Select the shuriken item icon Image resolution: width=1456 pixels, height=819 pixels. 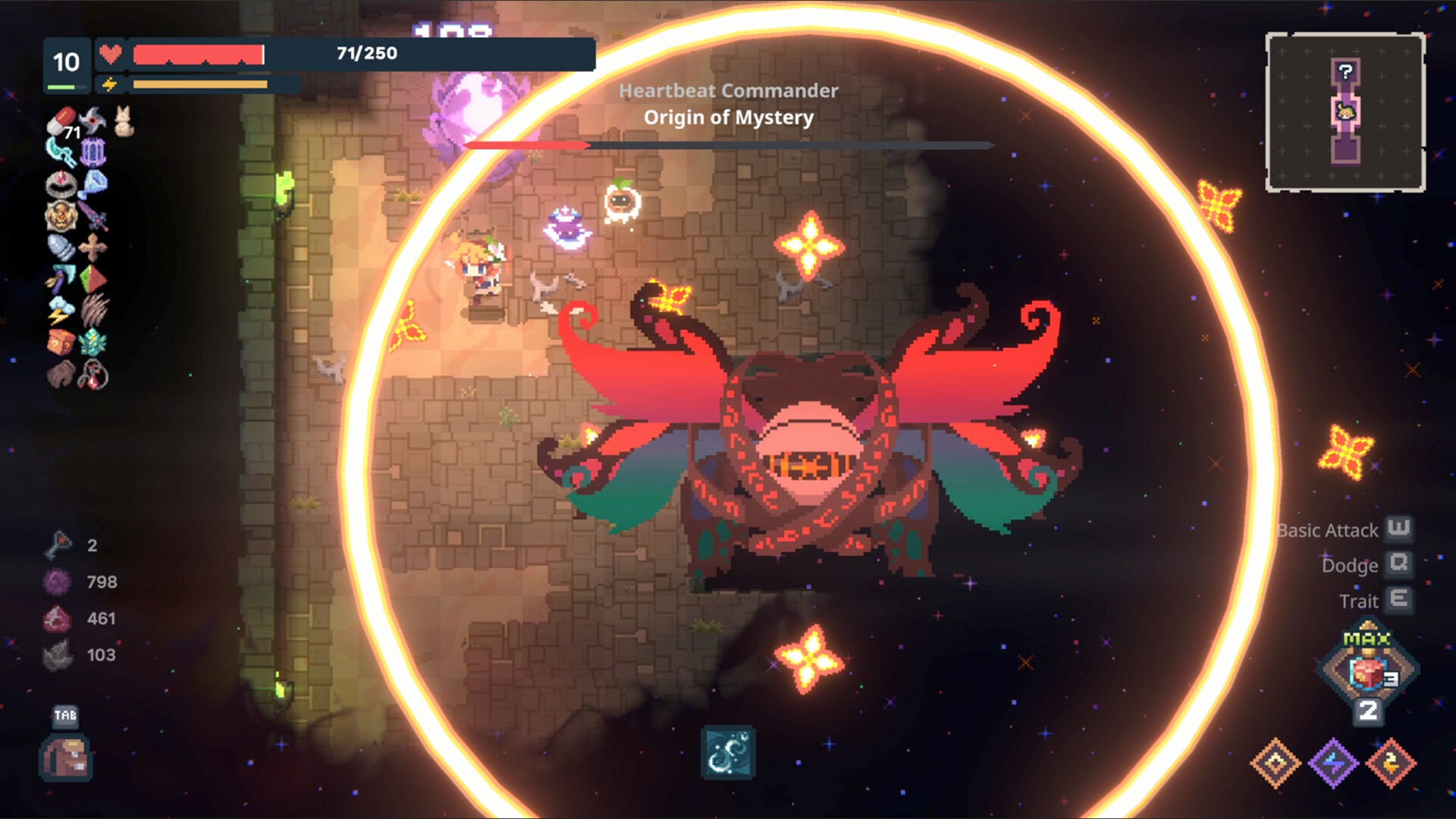click(93, 119)
